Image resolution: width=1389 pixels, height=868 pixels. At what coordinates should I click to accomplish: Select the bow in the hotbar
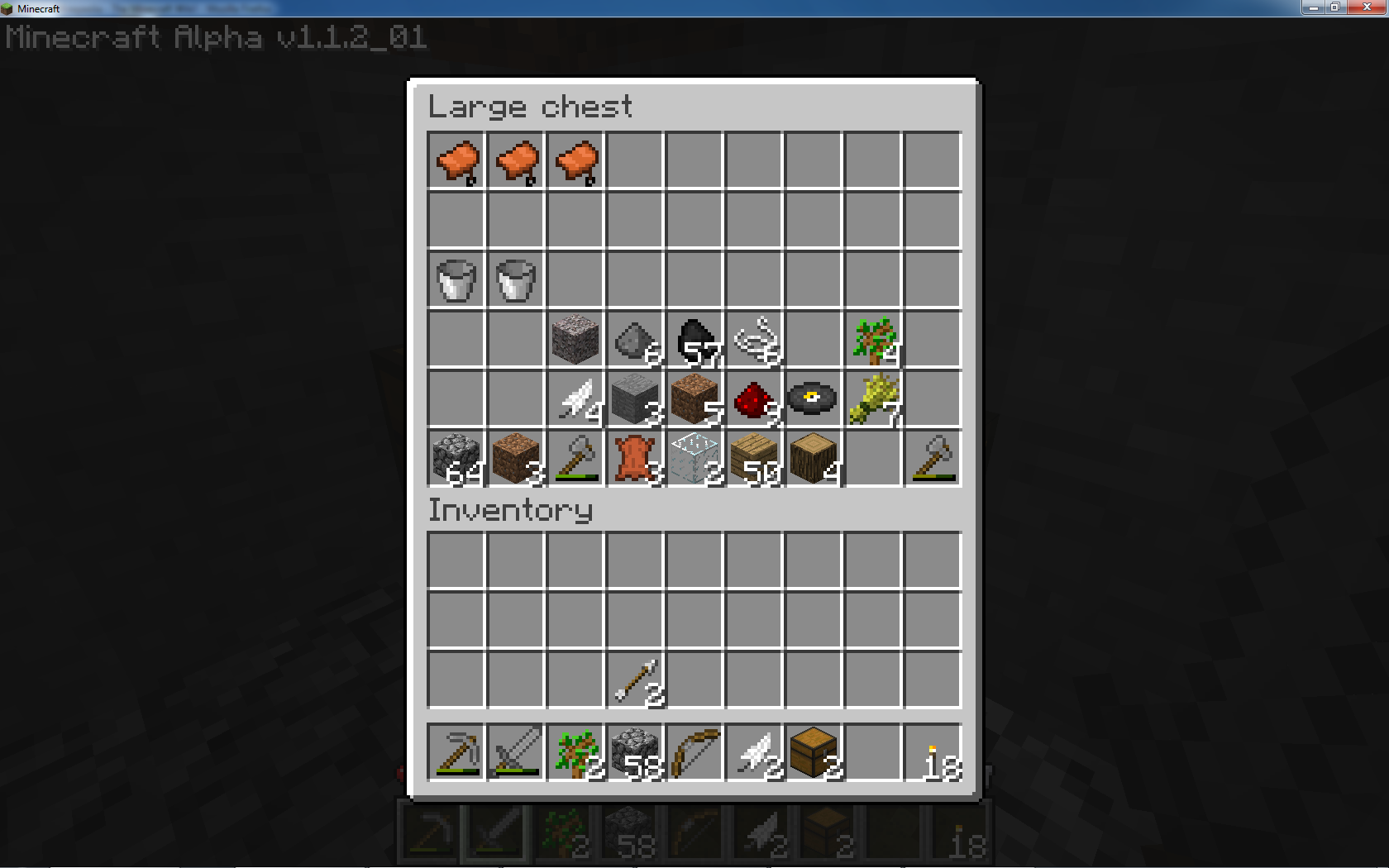tap(694, 752)
